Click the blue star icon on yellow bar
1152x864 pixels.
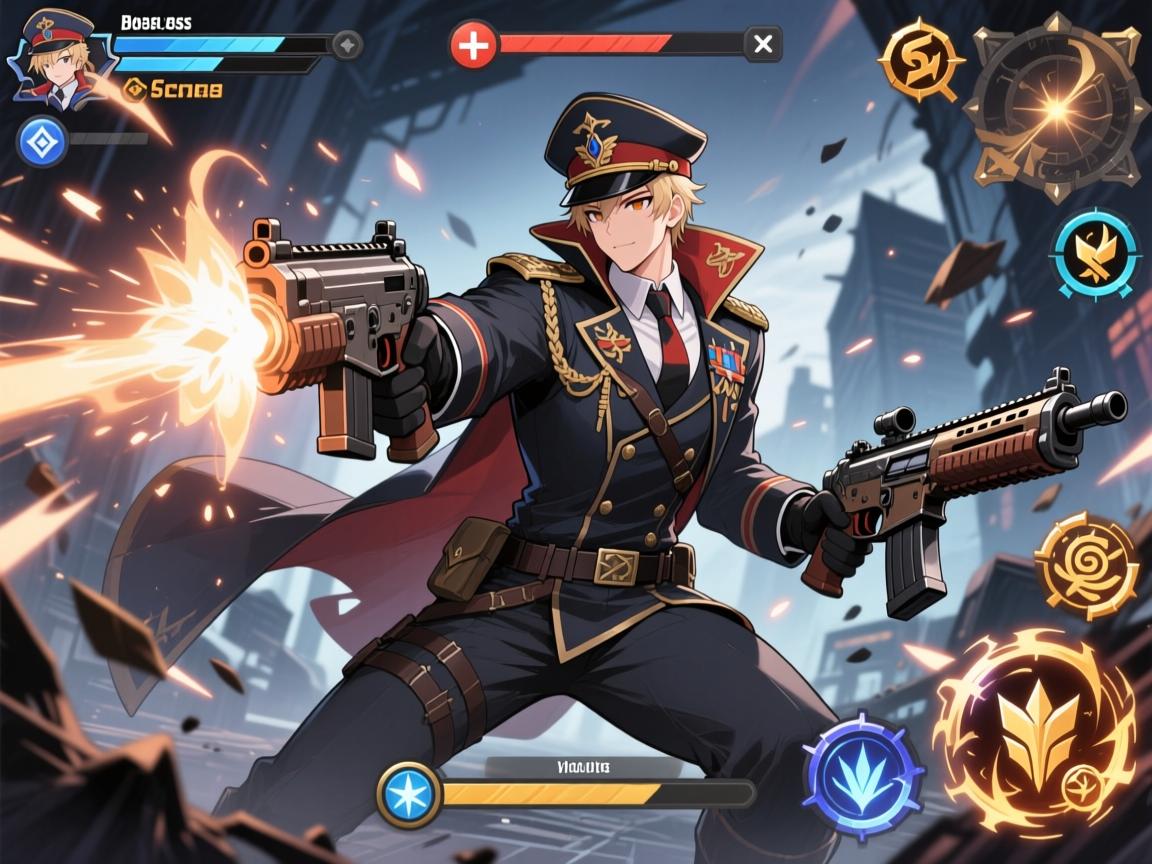pos(409,794)
